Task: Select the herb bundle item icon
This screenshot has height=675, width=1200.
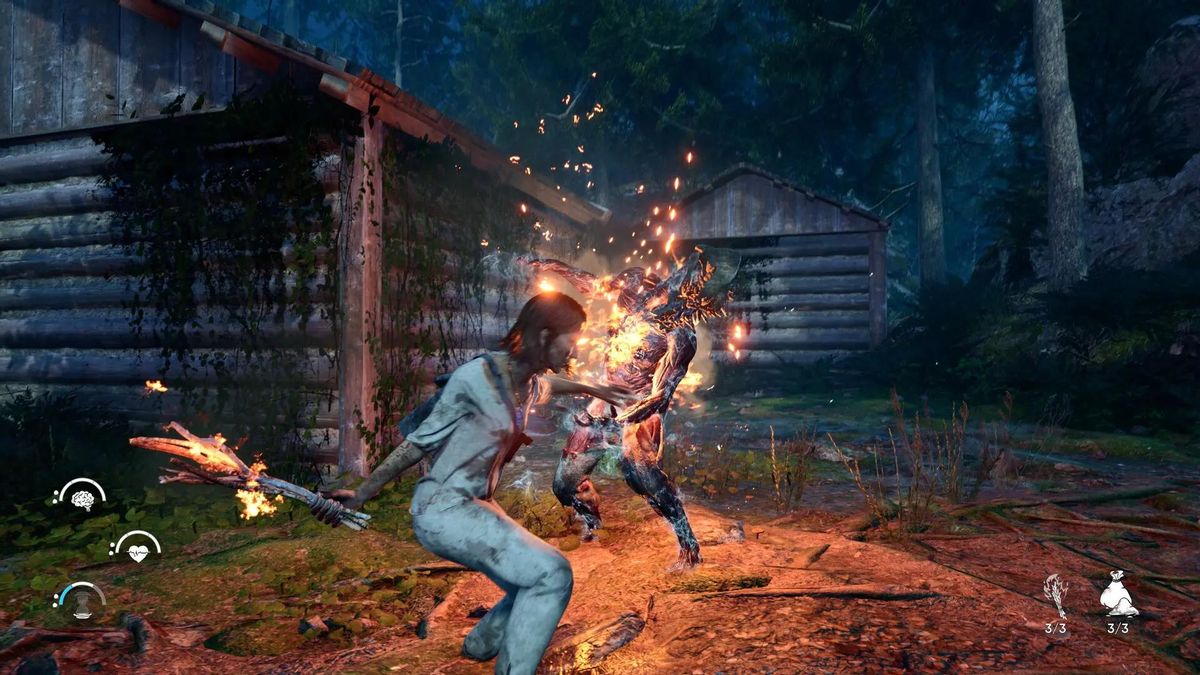Action: point(1057,596)
